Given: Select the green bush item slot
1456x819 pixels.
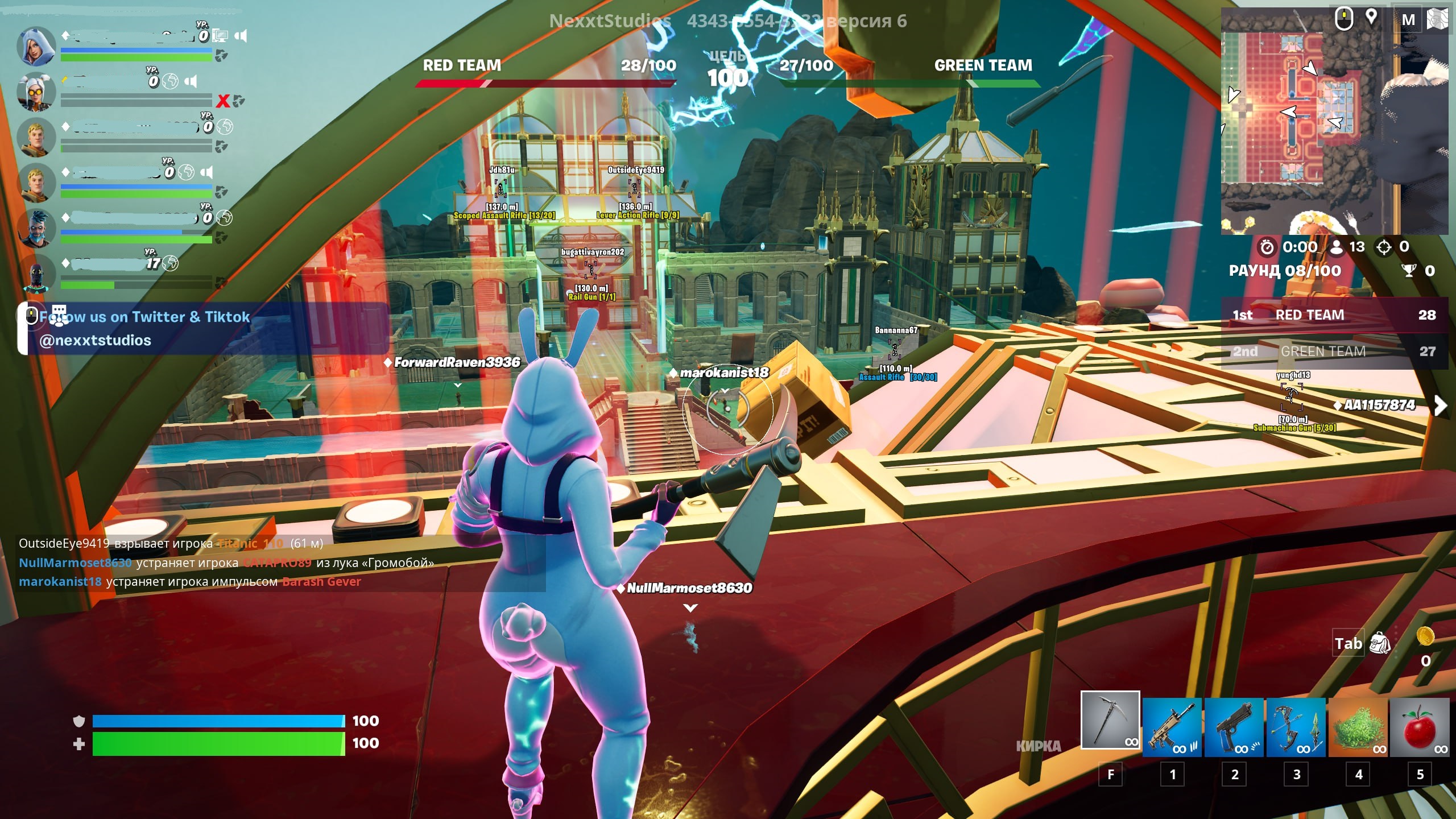Looking at the screenshot, I should tap(1358, 727).
